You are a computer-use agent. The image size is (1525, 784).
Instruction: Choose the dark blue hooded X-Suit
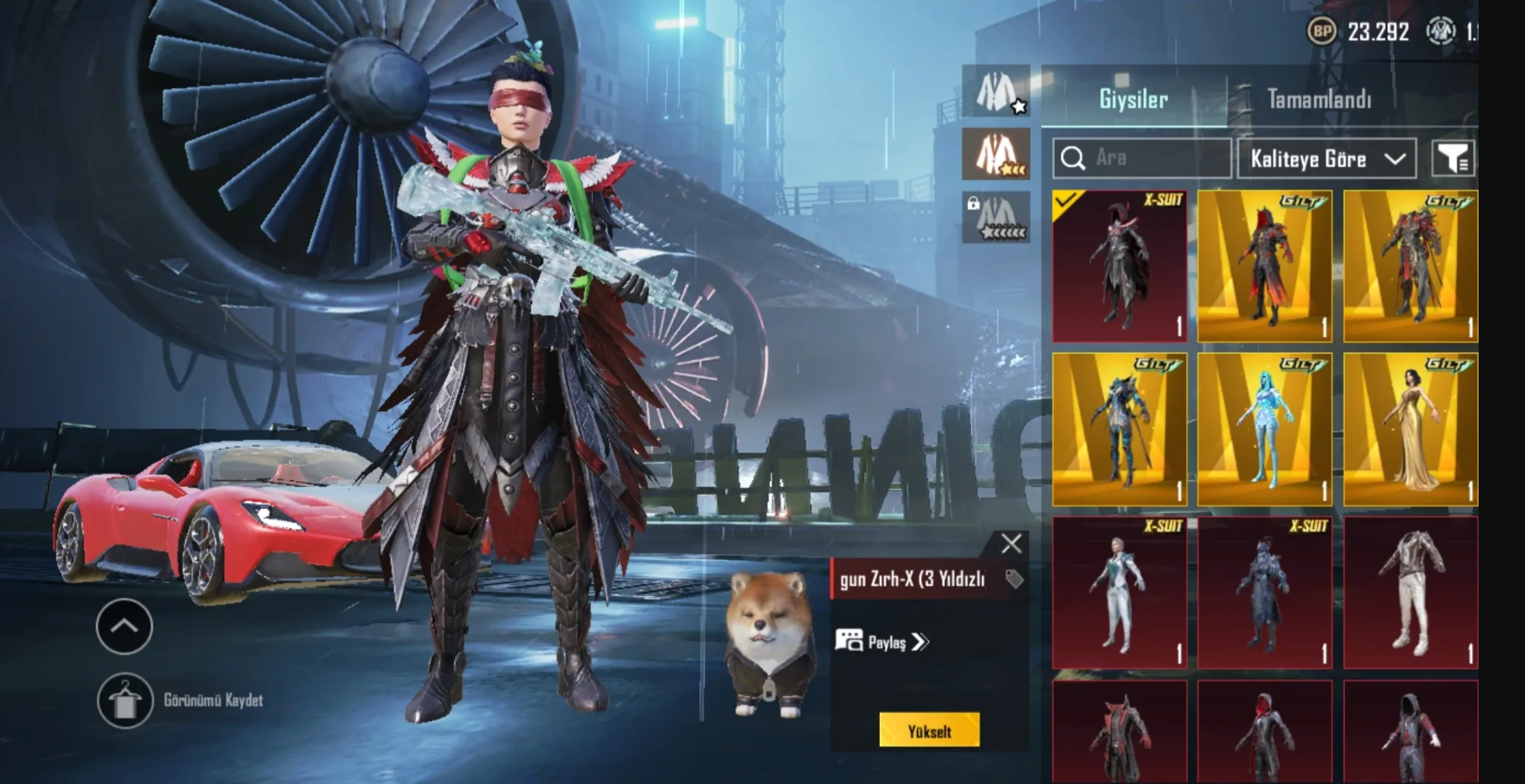click(1265, 592)
